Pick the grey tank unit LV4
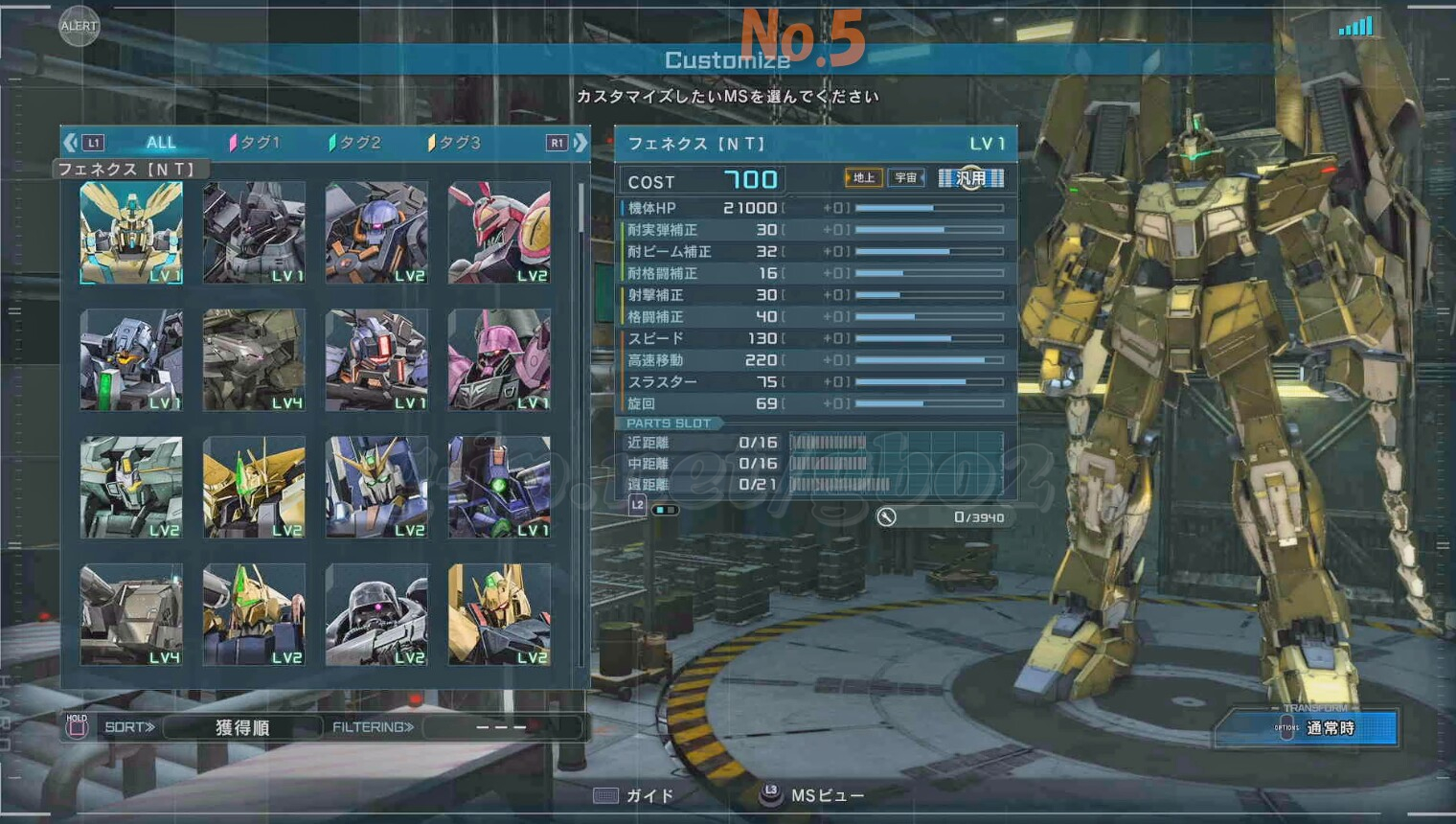The image size is (1456, 824). tap(131, 615)
